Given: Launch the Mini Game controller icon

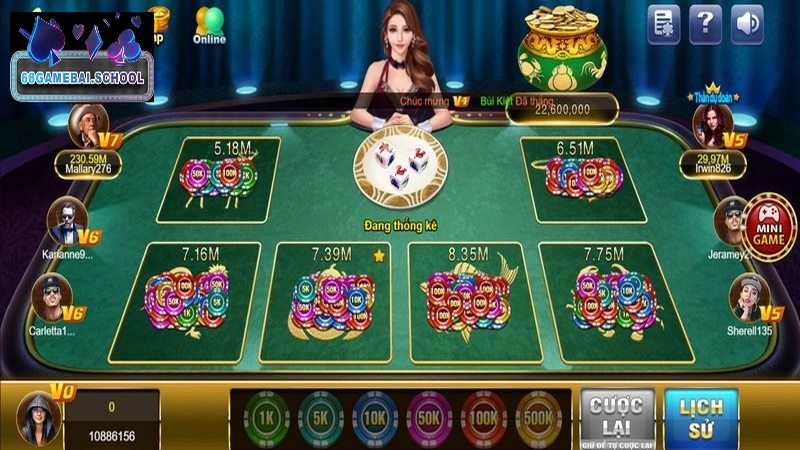Looking at the screenshot, I should (768, 226).
